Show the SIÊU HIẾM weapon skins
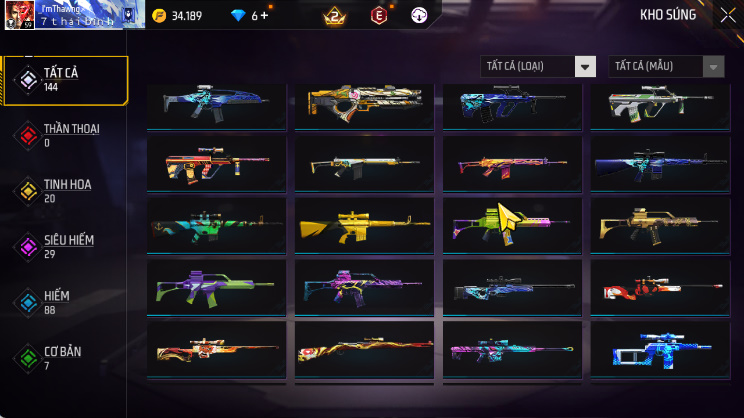The width and height of the screenshot is (744, 418). tap(65, 247)
